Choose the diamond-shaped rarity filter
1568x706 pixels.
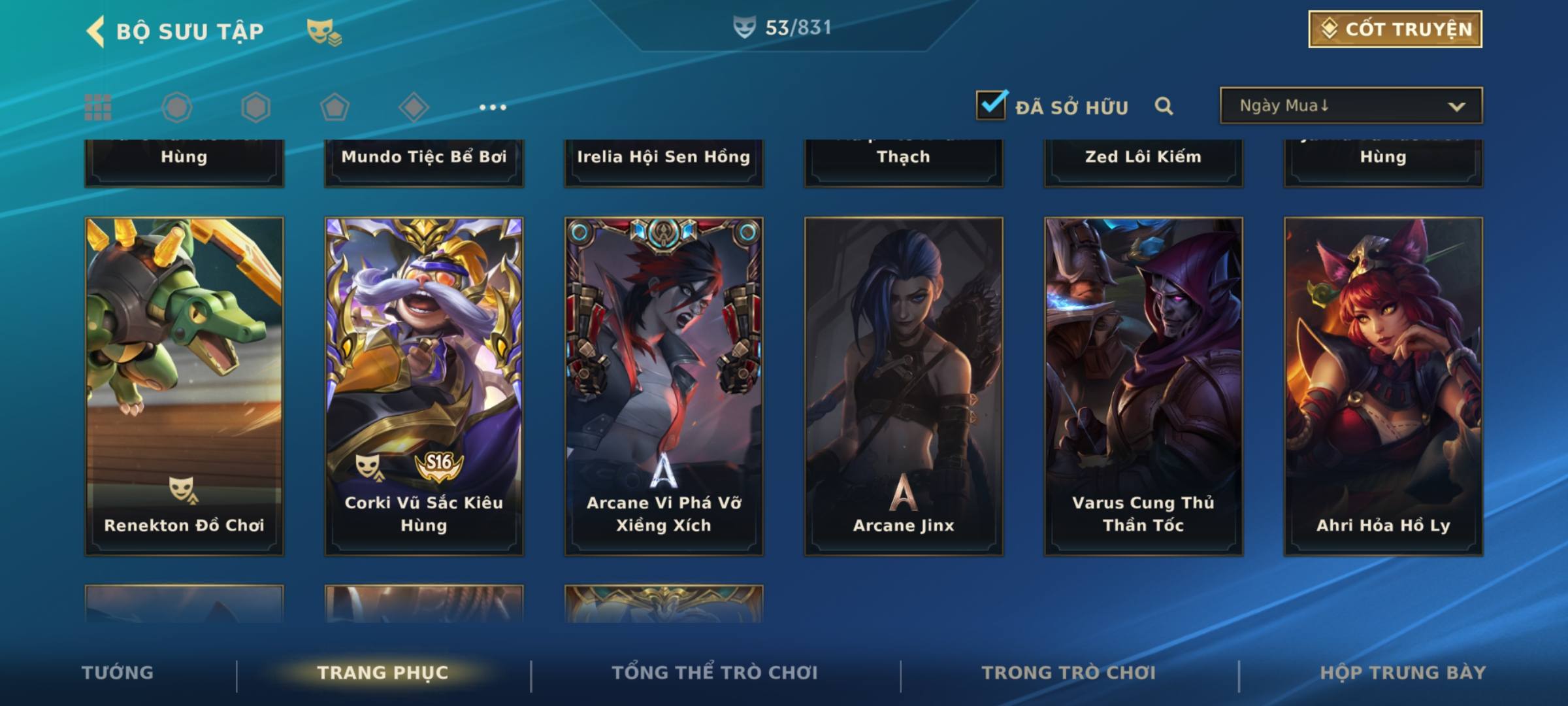tap(414, 107)
